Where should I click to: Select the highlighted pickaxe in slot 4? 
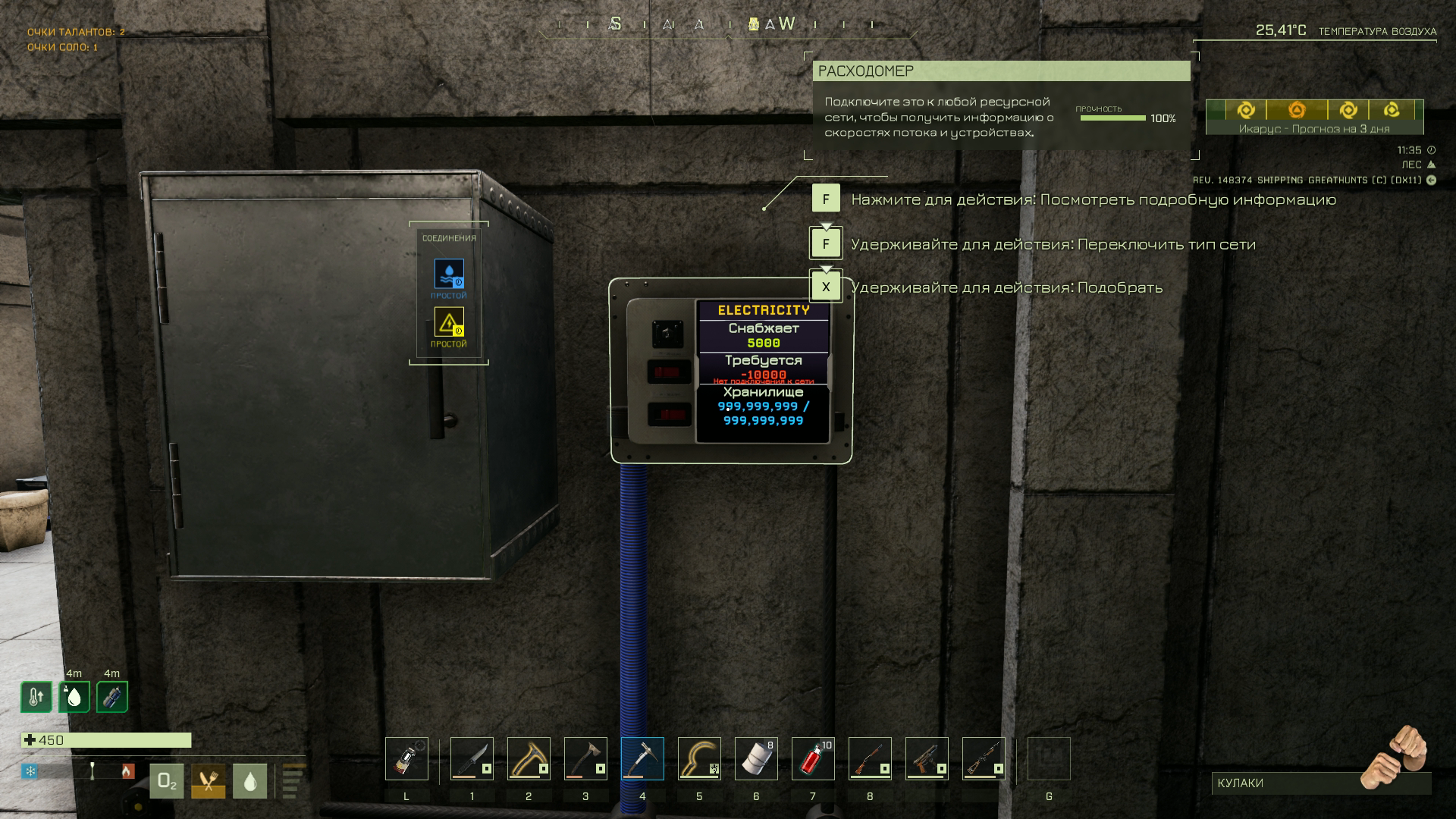pyautogui.click(x=642, y=758)
